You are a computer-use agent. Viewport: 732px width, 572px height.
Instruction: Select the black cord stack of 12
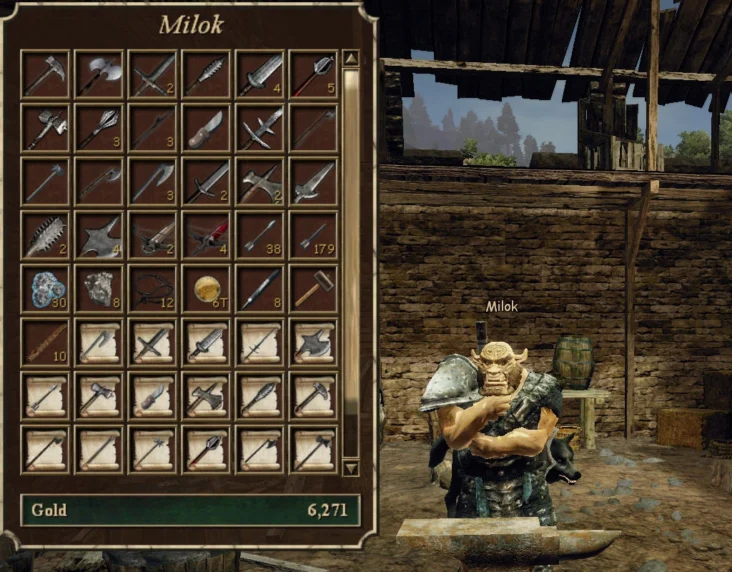[153, 289]
